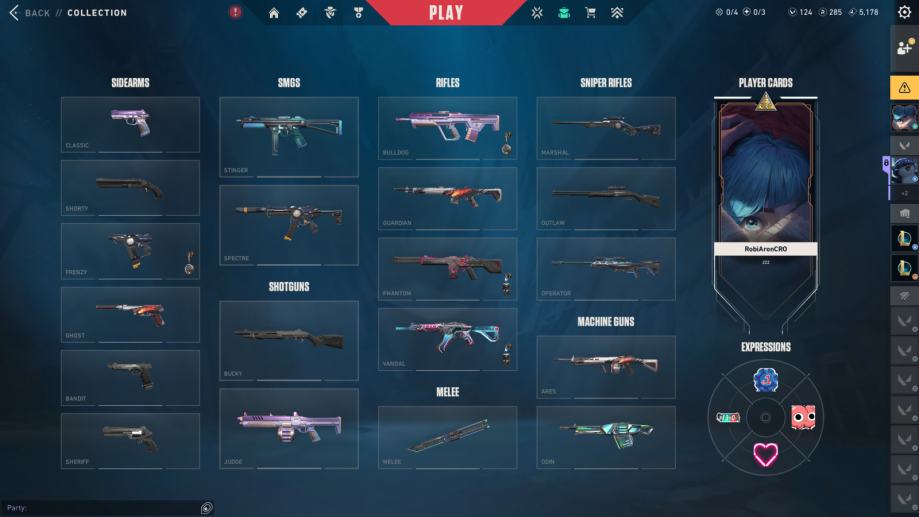This screenshot has height=517, width=919.
Task: Open the home screen icon
Action: point(274,13)
